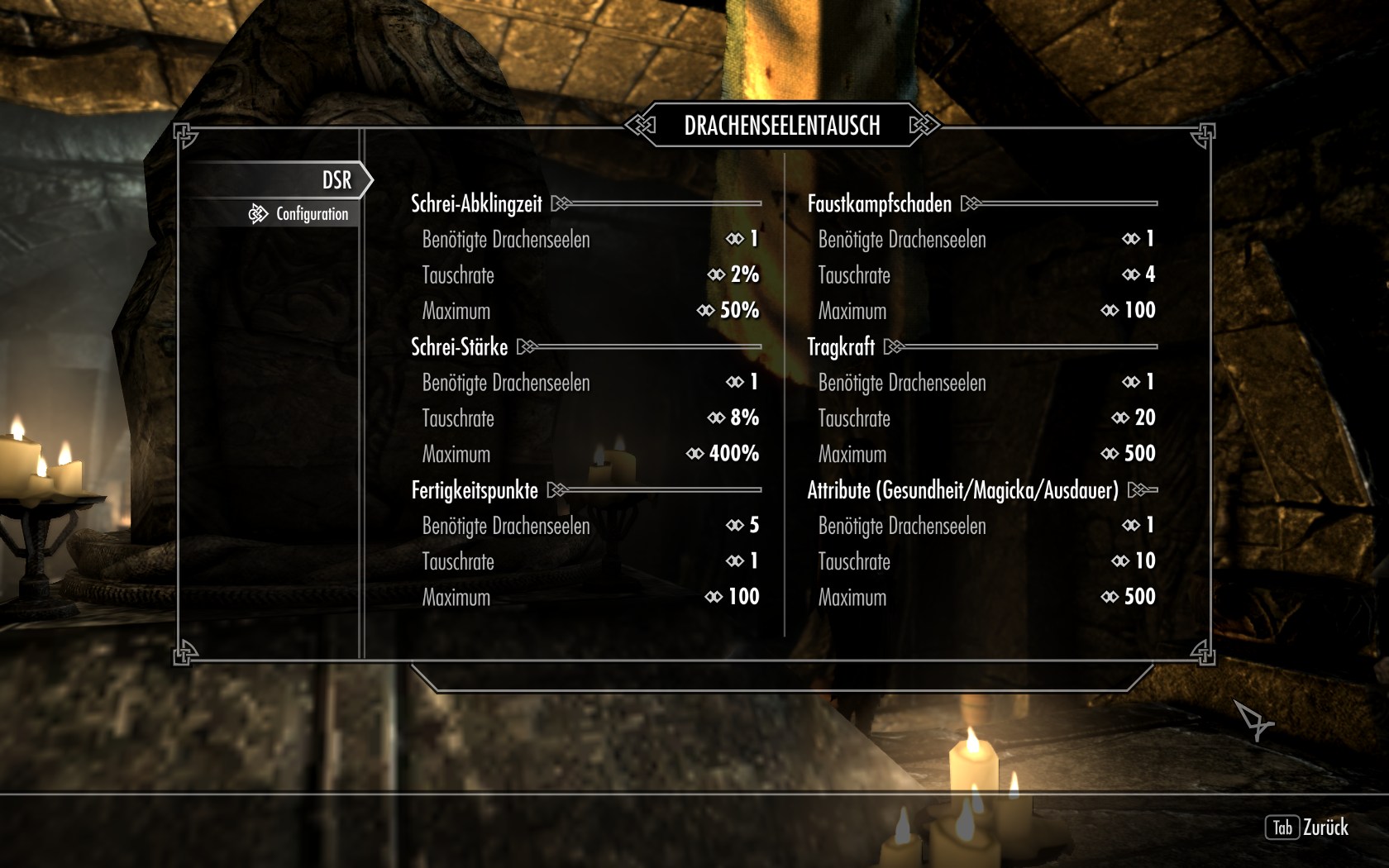Set the Fertigkeitspunkte Maximum of 100
The width and height of the screenshot is (1389, 868).
point(589,597)
